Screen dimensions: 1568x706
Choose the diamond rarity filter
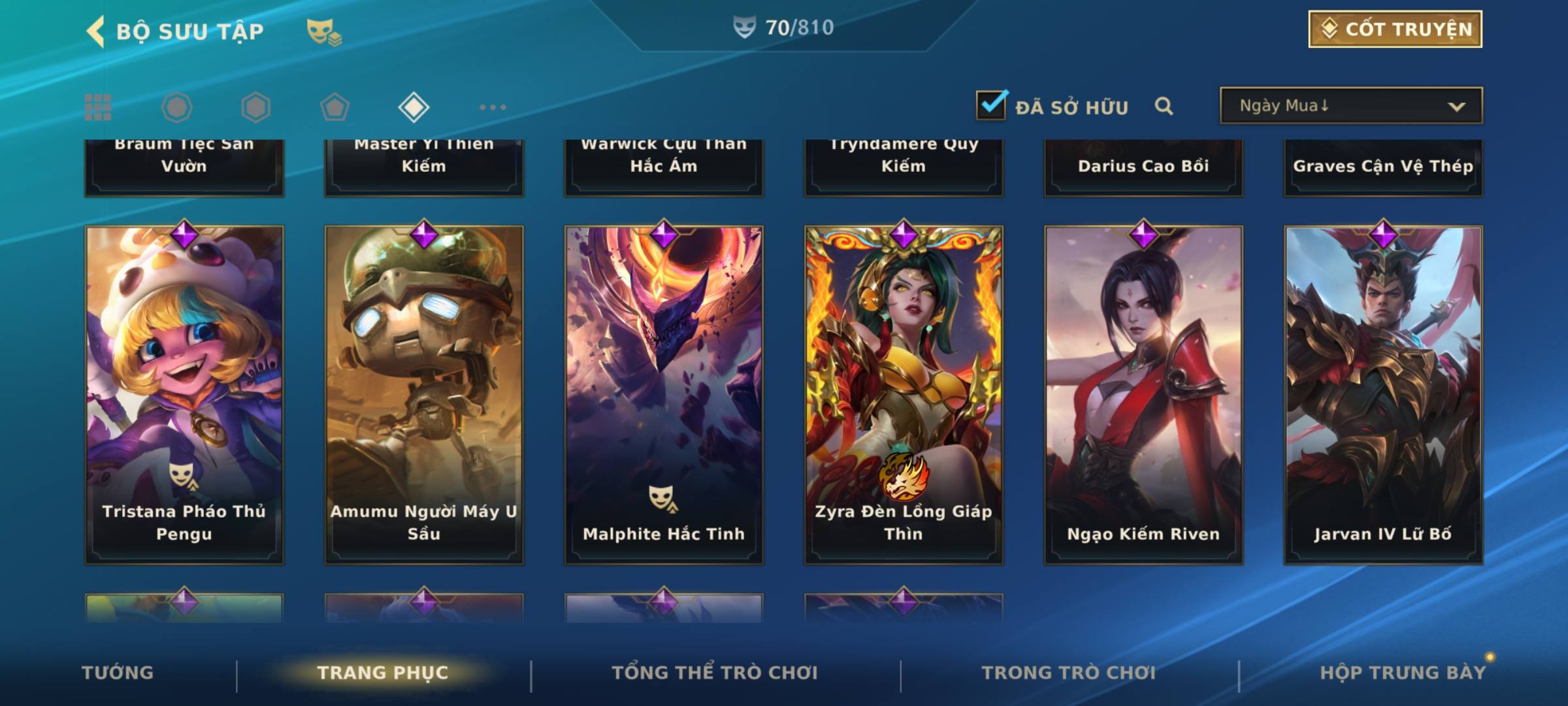(x=414, y=107)
